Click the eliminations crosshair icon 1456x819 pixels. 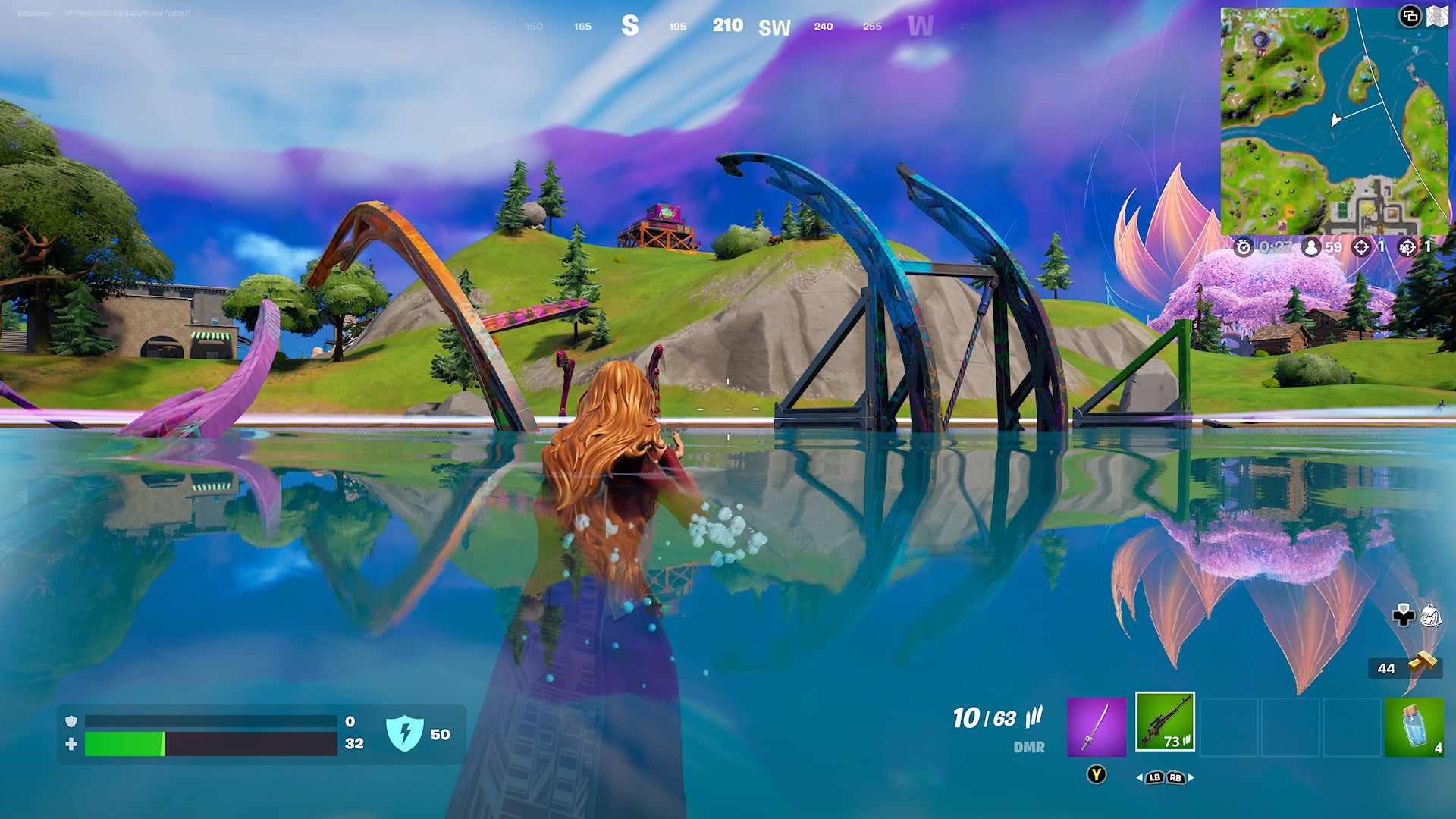pyautogui.click(x=1360, y=247)
